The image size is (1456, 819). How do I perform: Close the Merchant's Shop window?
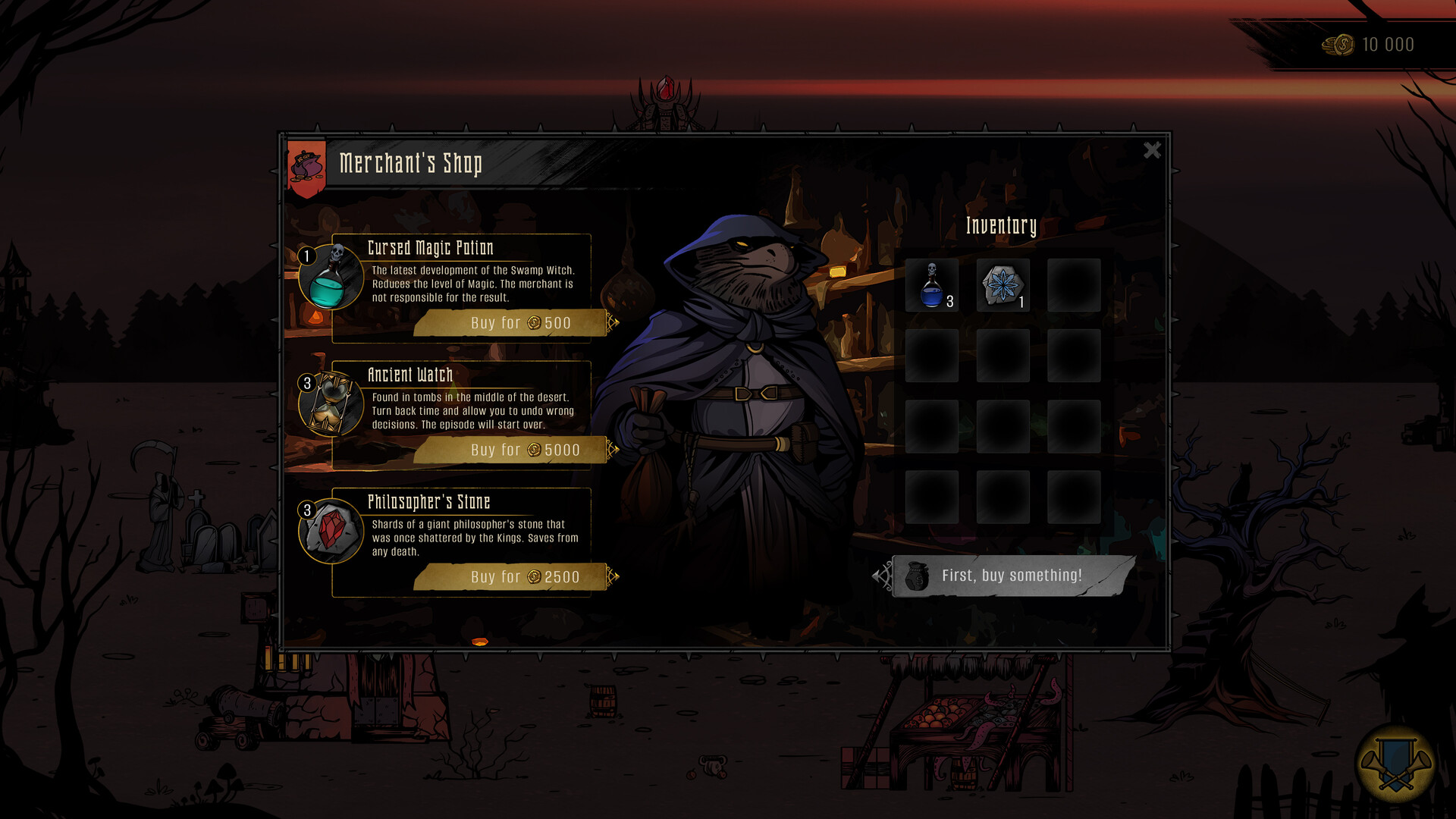pyautogui.click(x=1152, y=151)
